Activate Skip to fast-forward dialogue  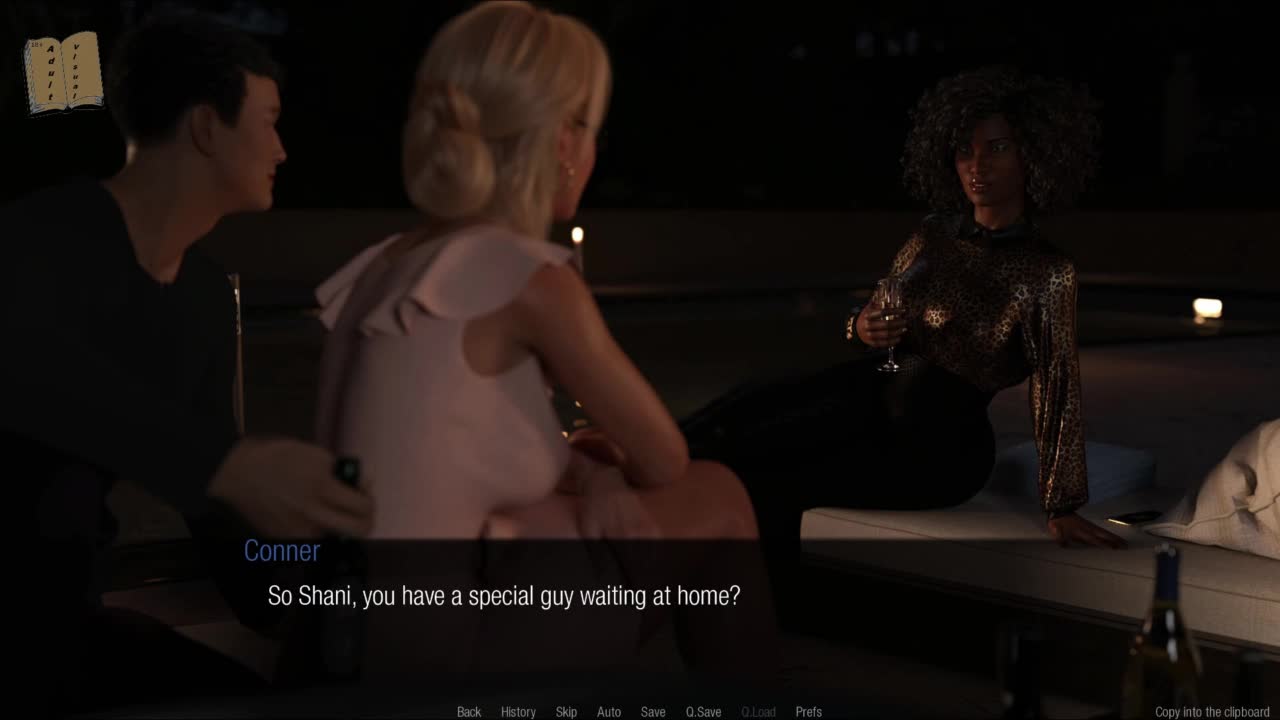point(566,712)
